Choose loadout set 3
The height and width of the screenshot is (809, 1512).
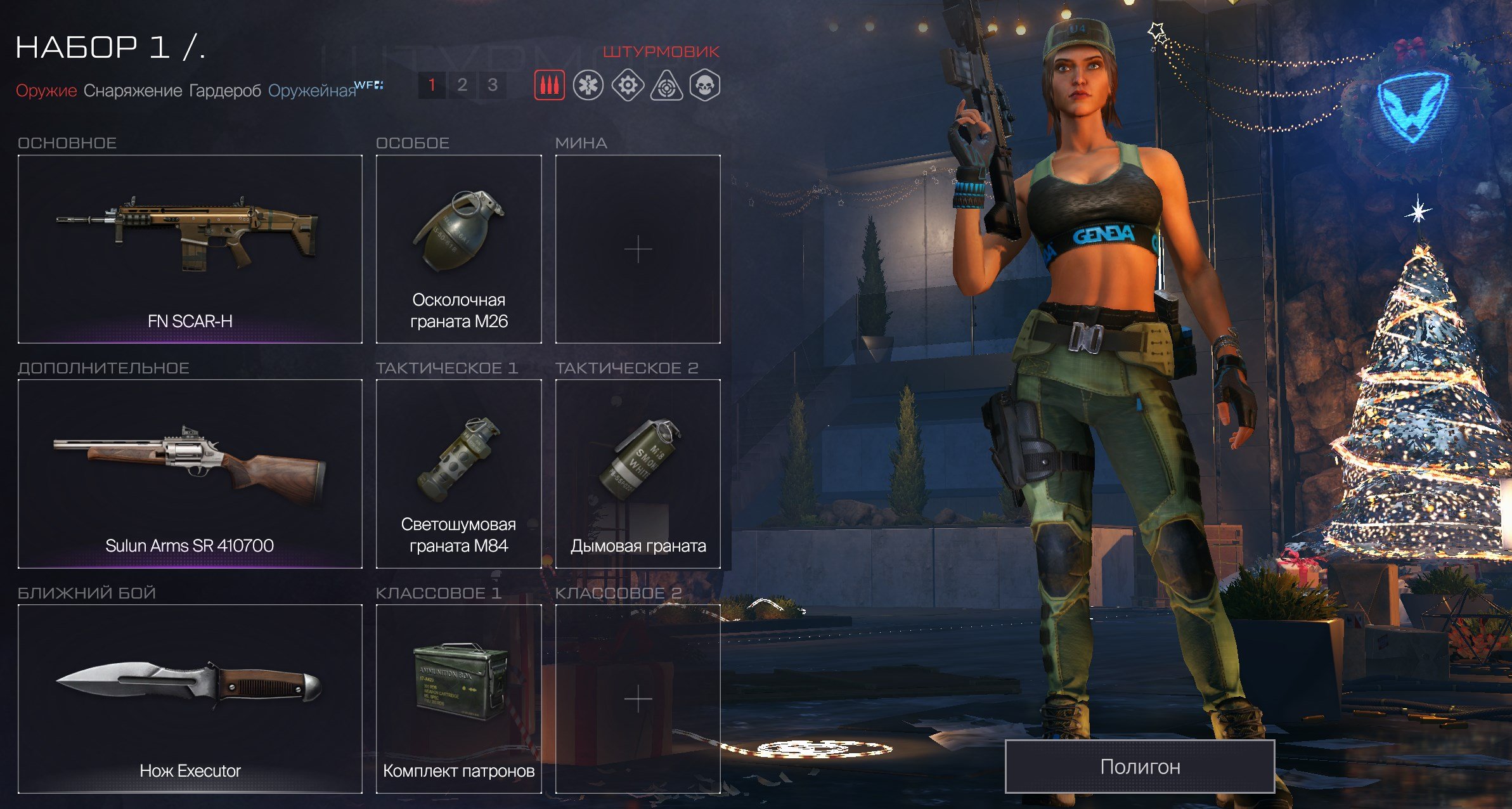(493, 85)
